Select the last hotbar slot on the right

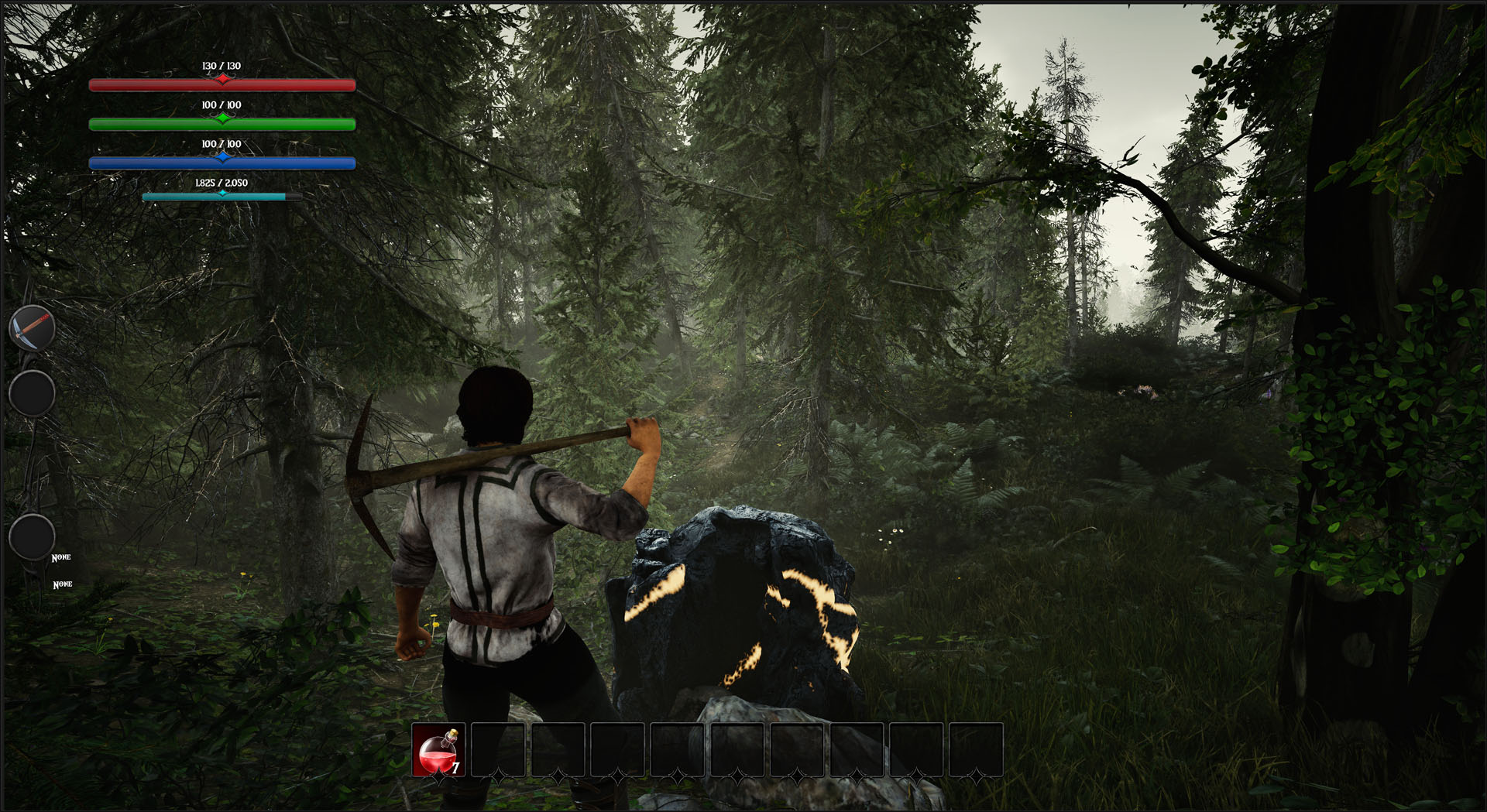click(974, 751)
